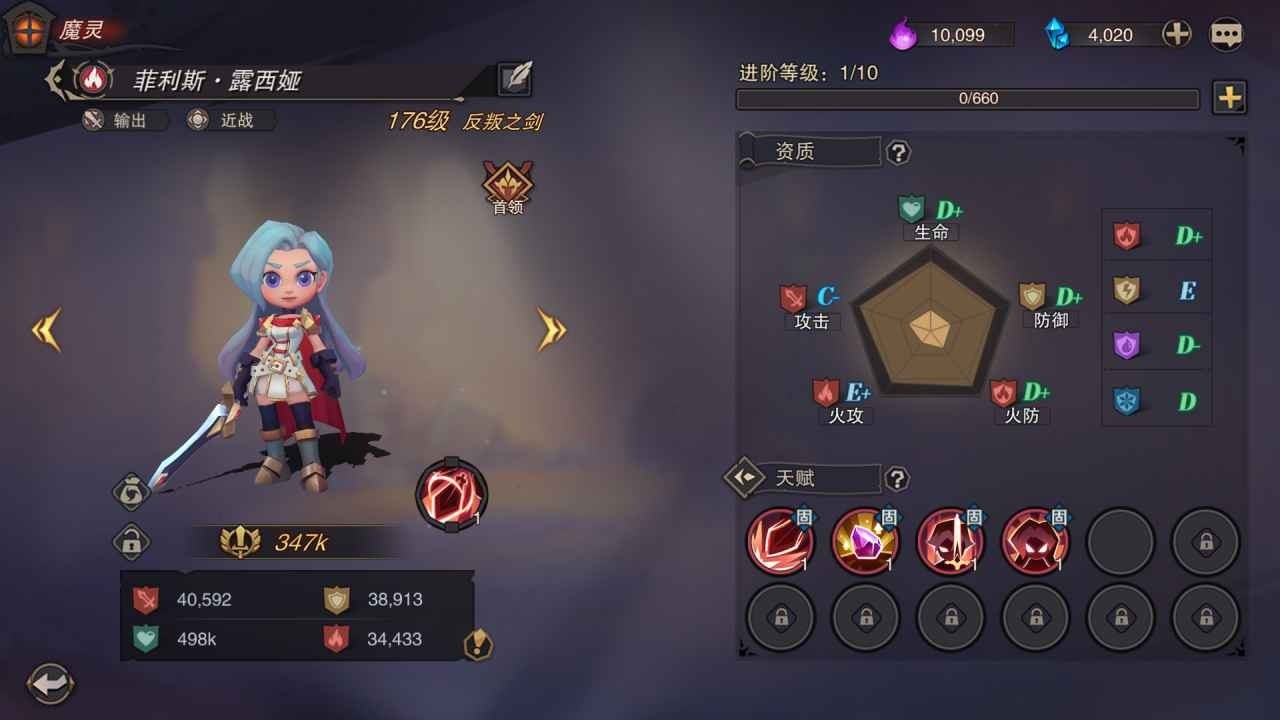Select the purple crystal talent icon
The height and width of the screenshot is (720, 1280).
tap(865, 541)
